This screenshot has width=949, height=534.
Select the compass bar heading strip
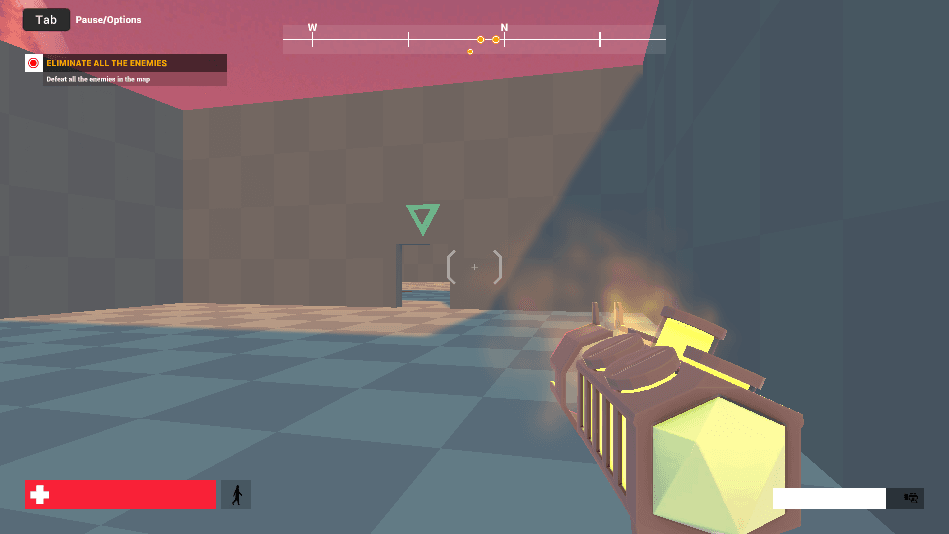pyautogui.click(x=474, y=40)
